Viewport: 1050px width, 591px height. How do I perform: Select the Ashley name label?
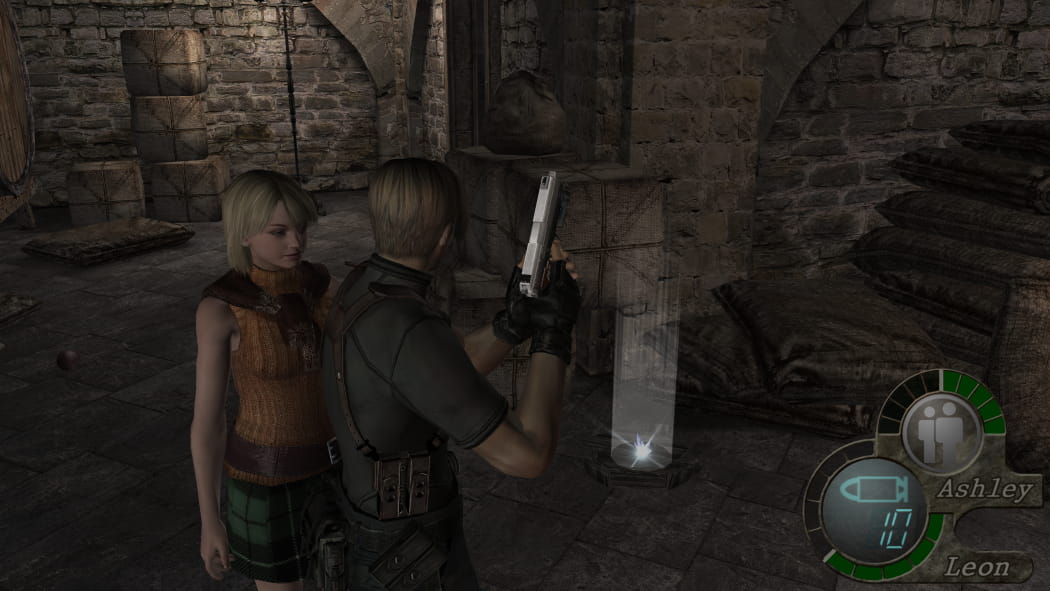tap(984, 489)
